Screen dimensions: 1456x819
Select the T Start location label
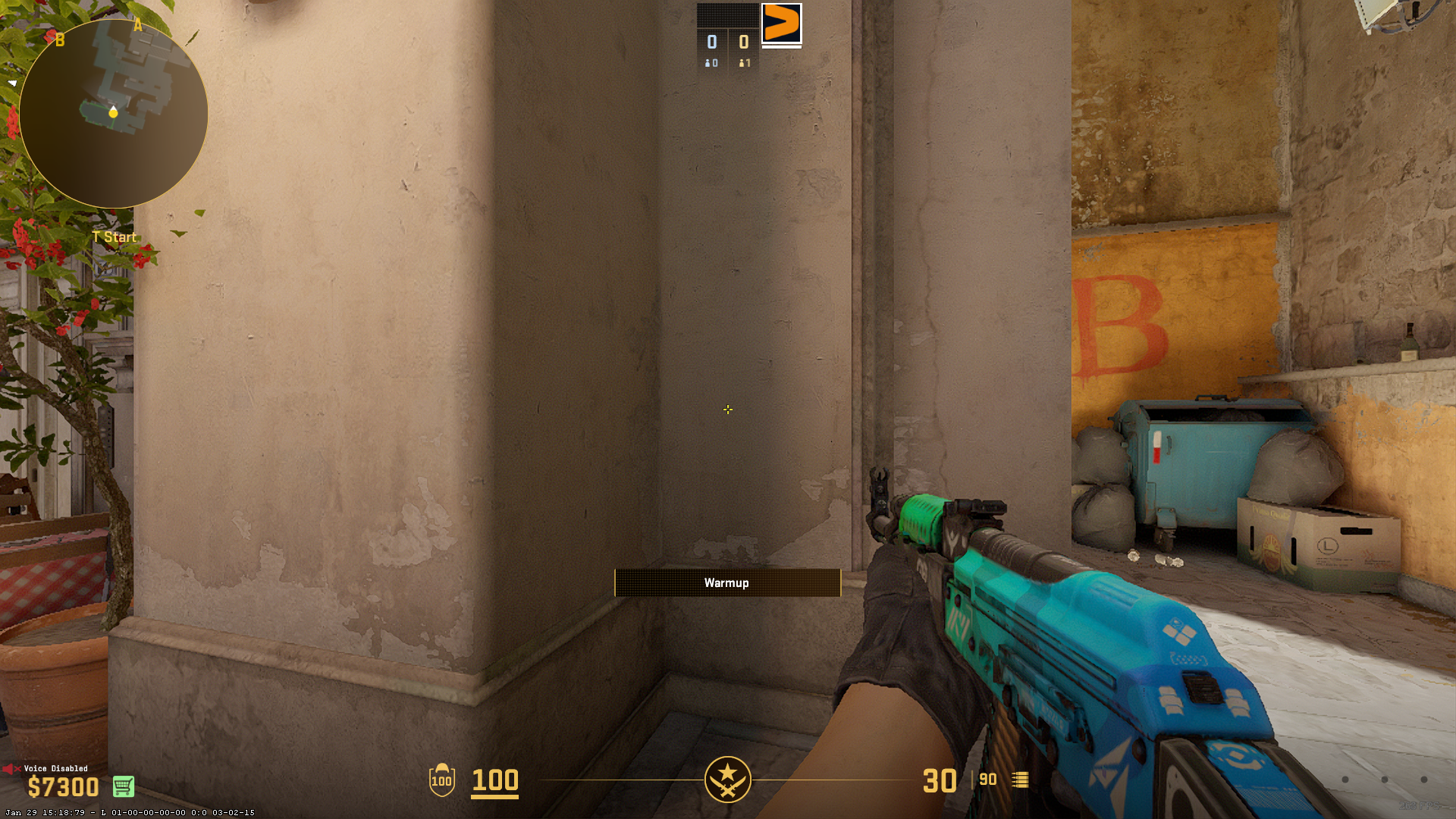tap(115, 237)
